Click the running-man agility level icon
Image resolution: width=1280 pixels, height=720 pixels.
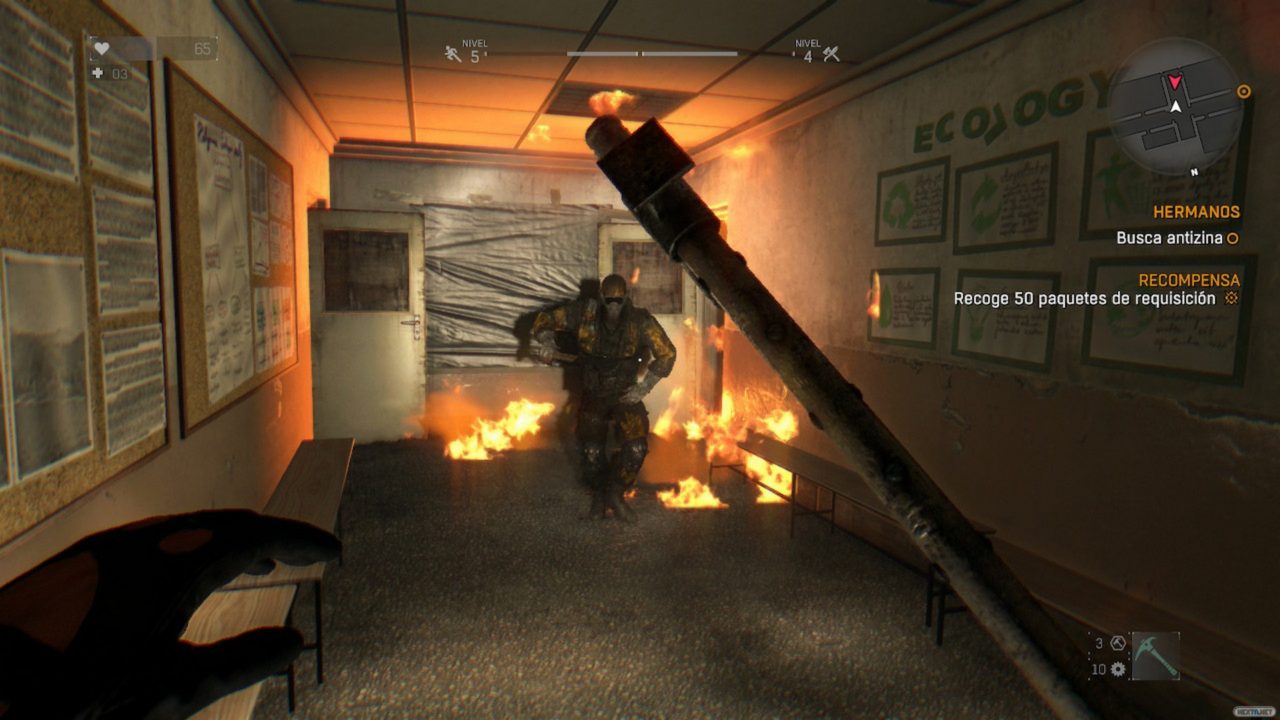coord(454,54)
